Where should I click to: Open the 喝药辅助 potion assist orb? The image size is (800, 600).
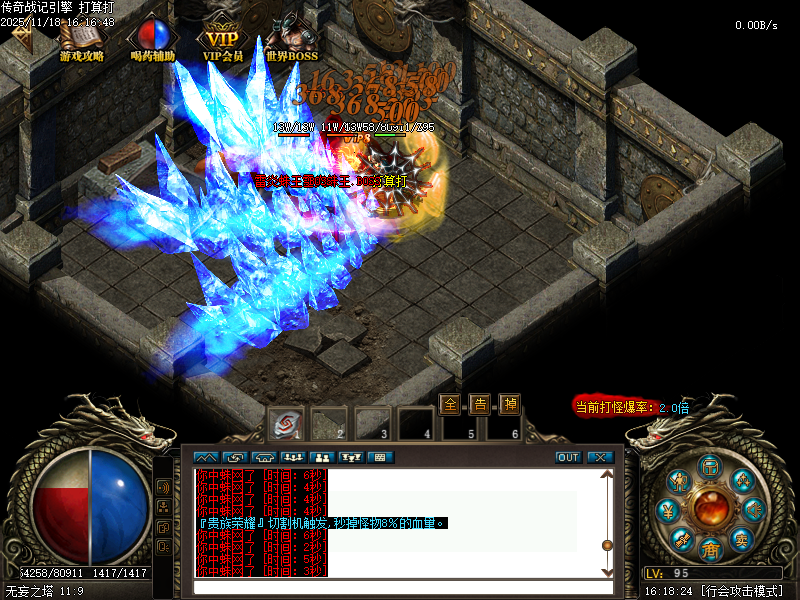[152, 38]
